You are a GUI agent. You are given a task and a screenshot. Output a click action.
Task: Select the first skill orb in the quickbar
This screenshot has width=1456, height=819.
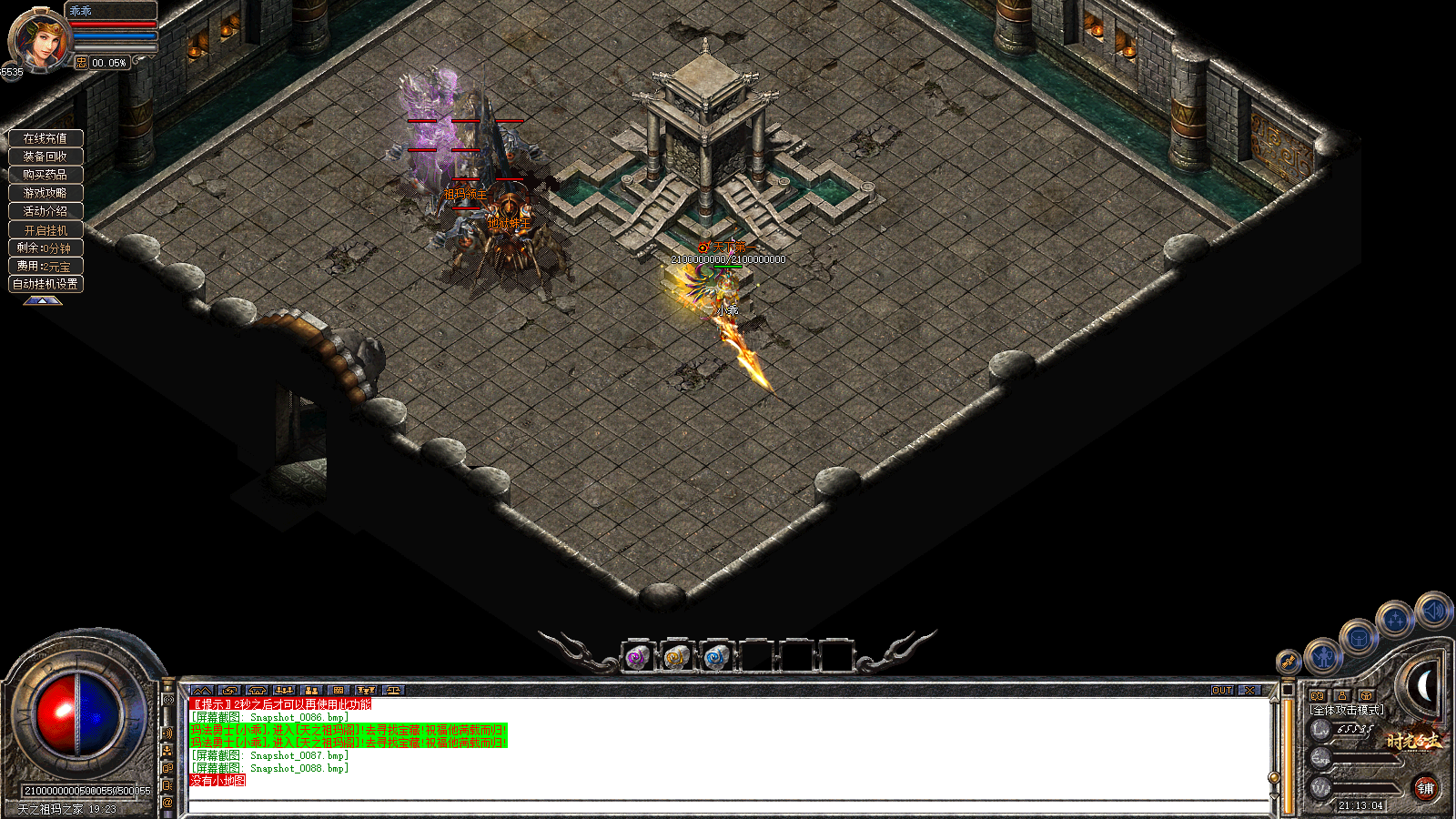coord(637,658)
